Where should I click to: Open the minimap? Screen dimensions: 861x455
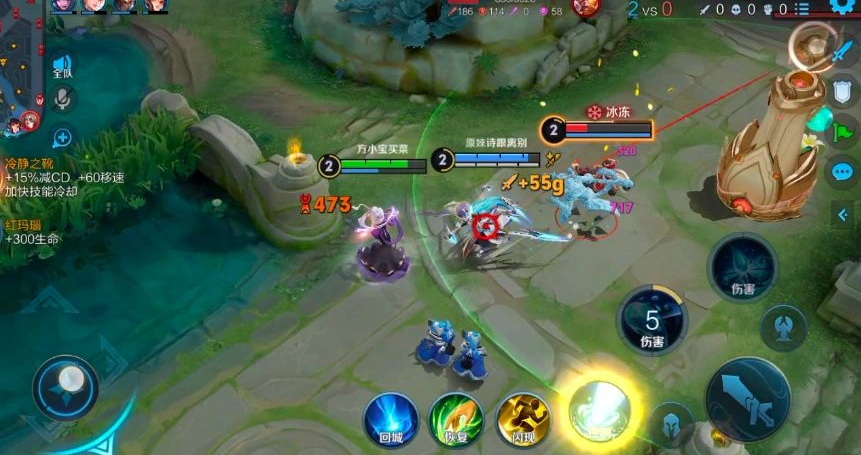(x=18, y=70)
